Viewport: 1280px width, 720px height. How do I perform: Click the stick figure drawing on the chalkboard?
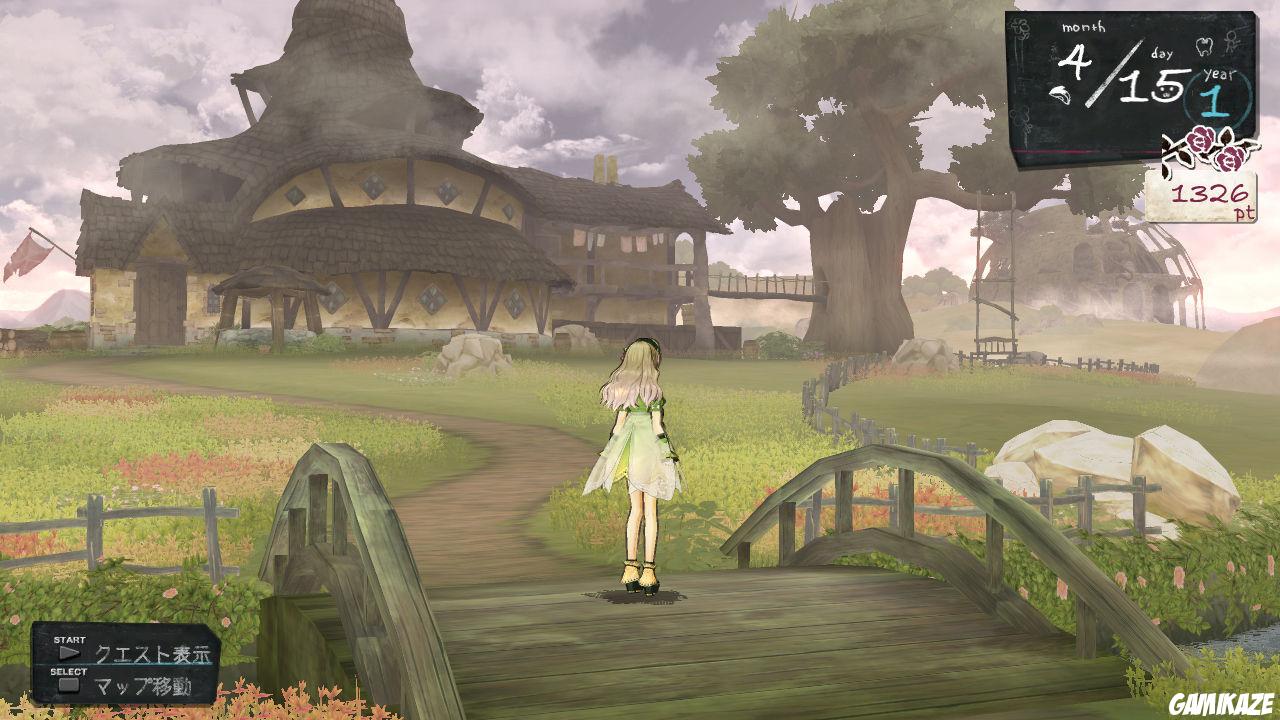pos(1231,42)
